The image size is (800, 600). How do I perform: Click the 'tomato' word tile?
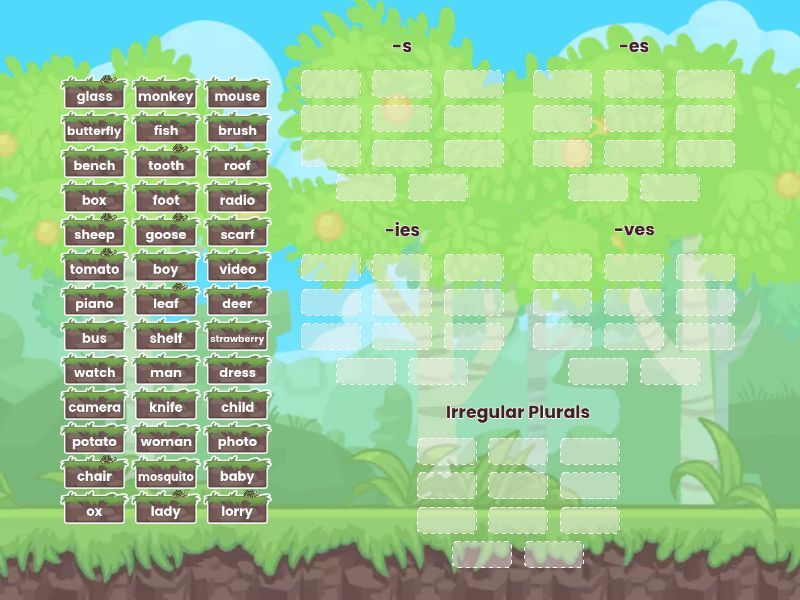click(x=94, y=269)
